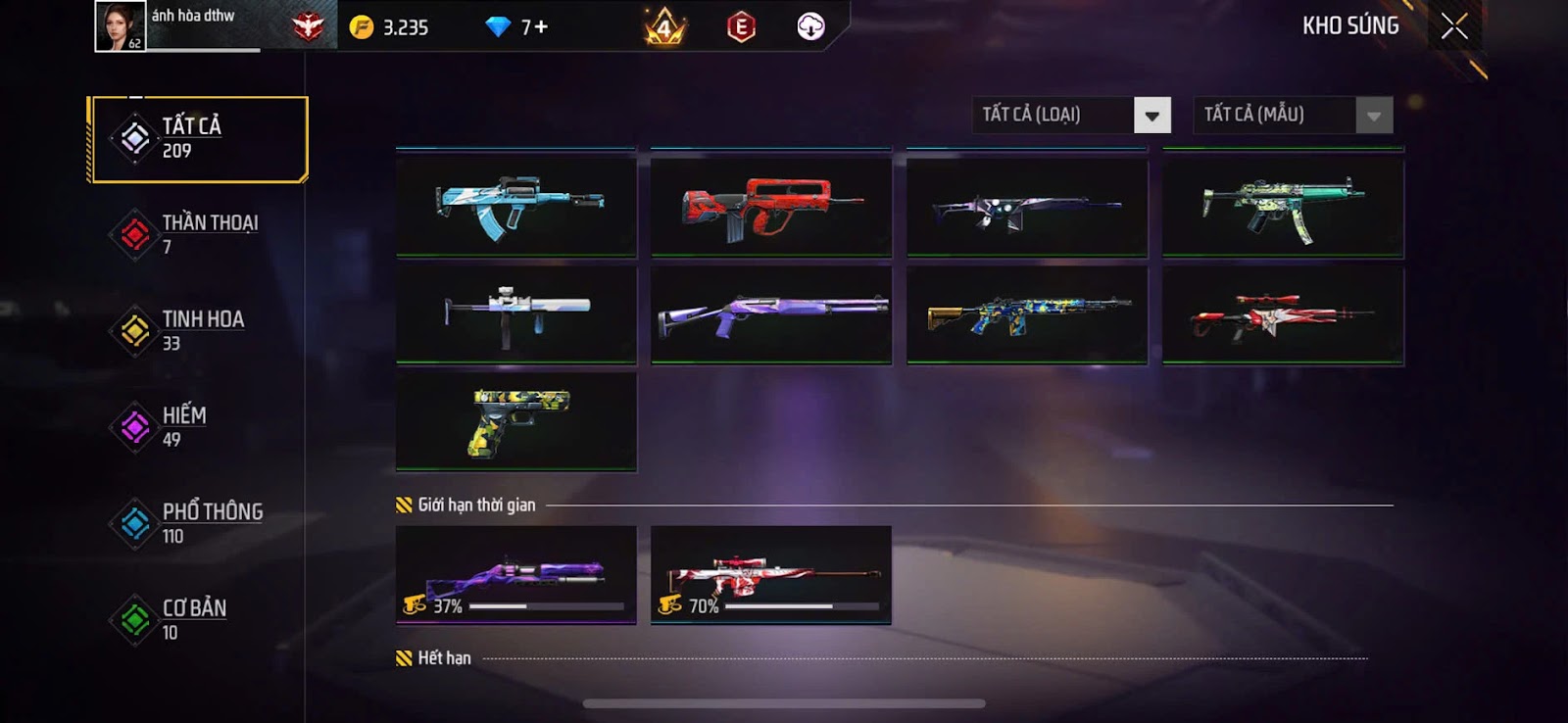
Task: Select the blue and white assault rifle skin
Action: [x=516, y=206]
